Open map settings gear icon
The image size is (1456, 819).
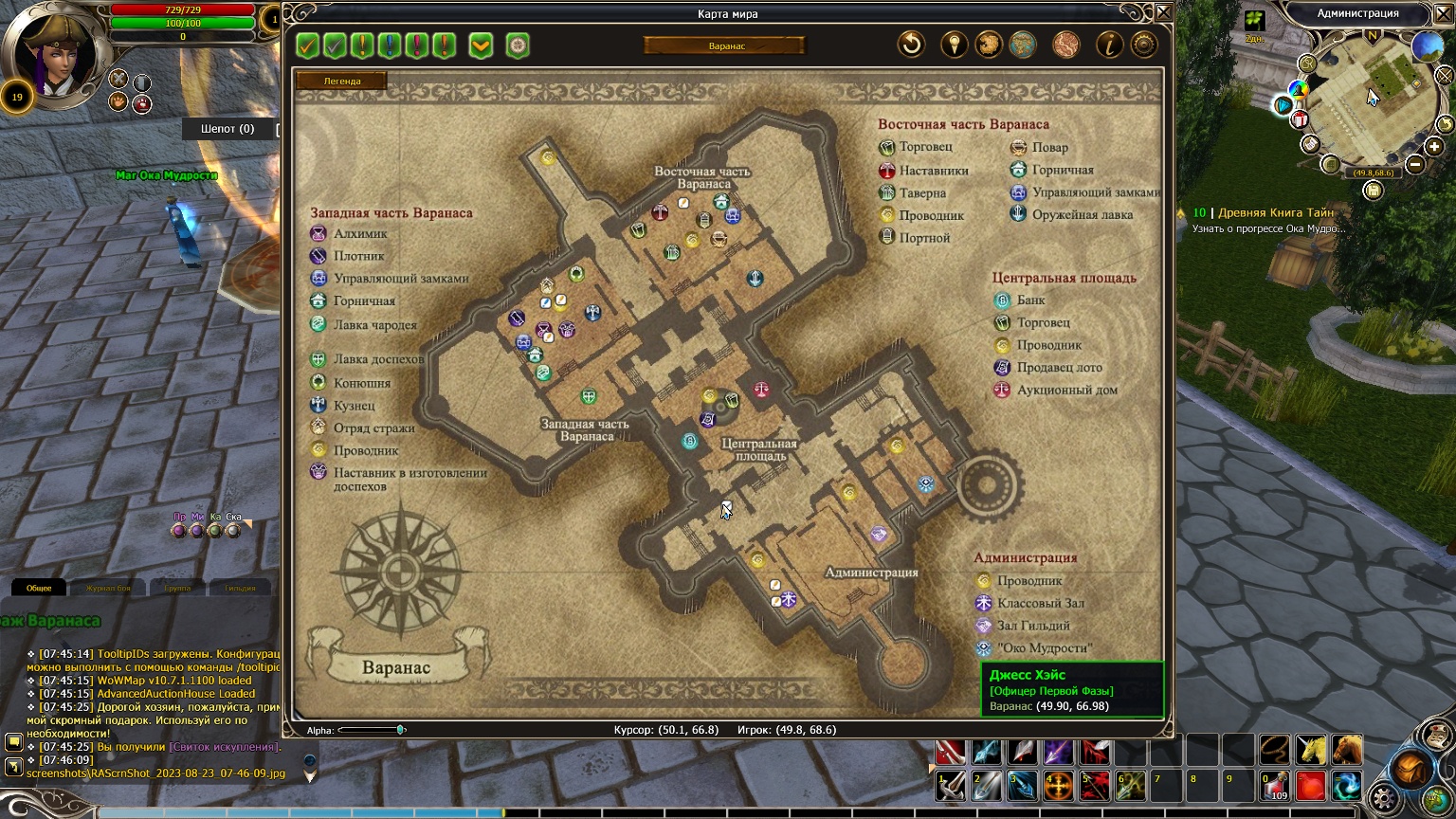(1144, 45)
